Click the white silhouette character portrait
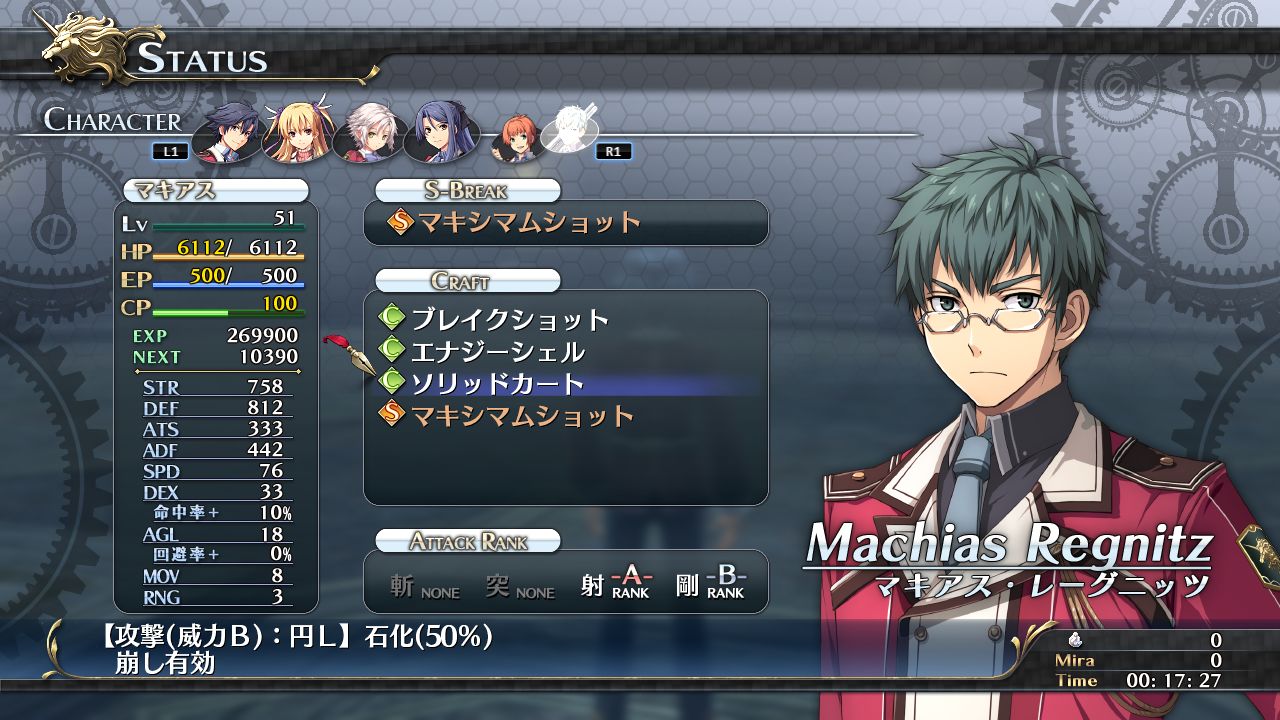1280x720 pixels. pos(570,131)
